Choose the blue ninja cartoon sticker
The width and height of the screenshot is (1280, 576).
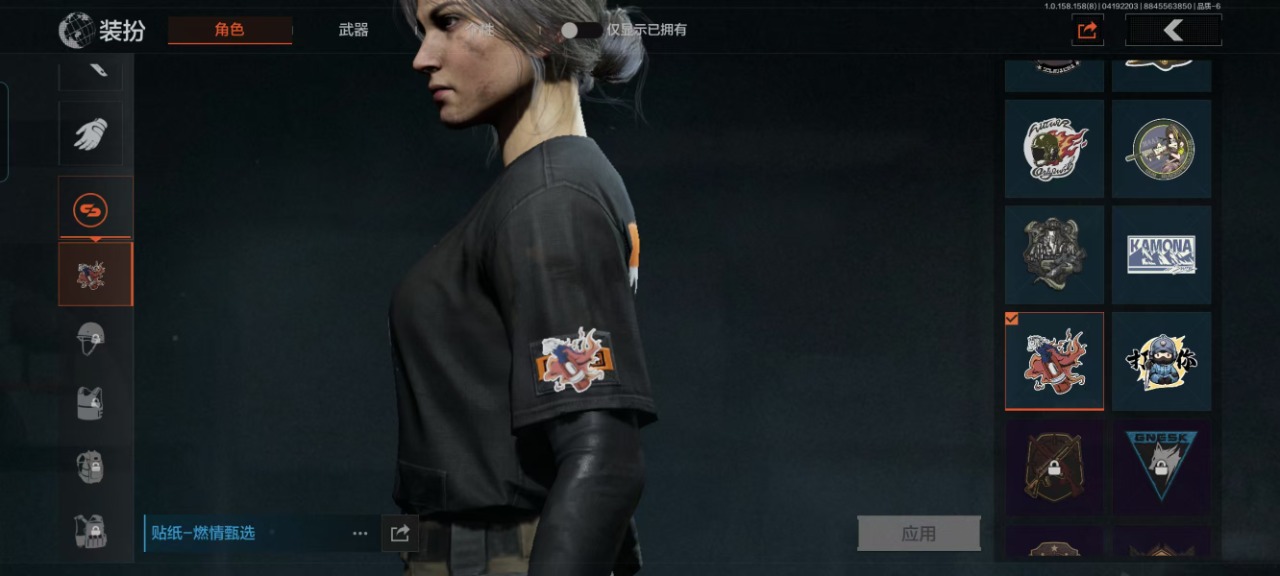click(1161, 361)
